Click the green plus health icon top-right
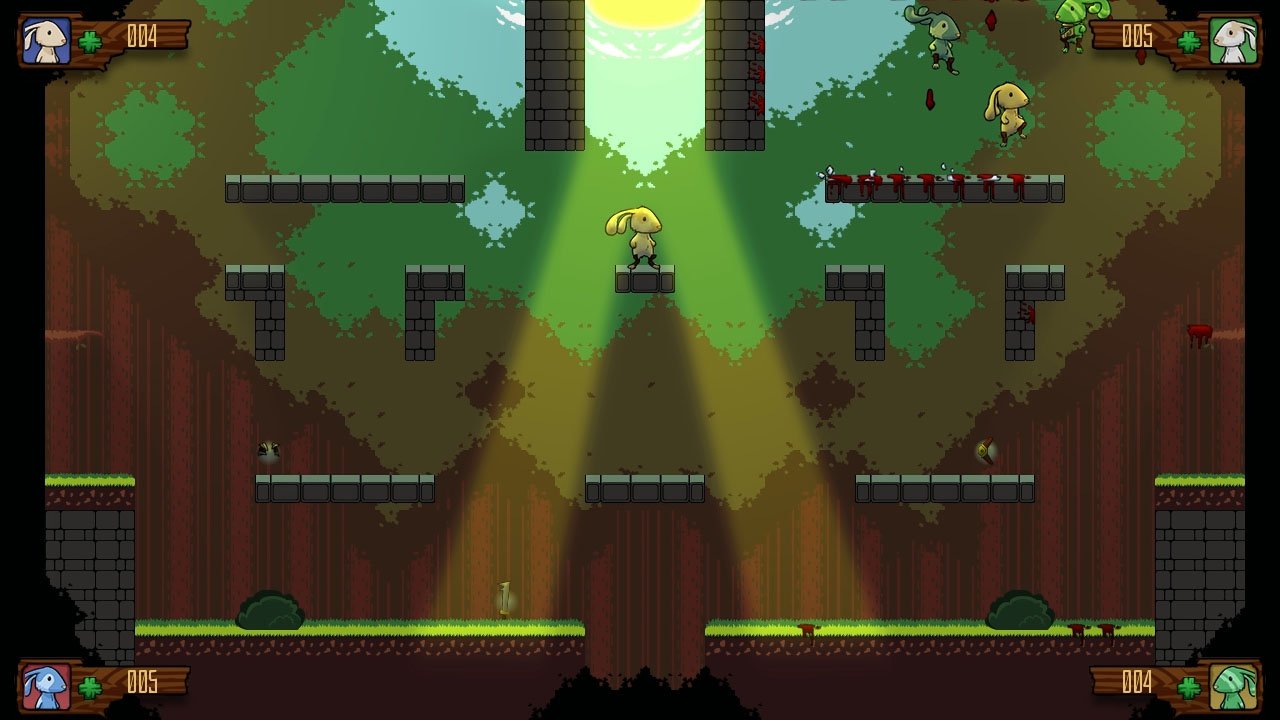 coord(1190,40)
